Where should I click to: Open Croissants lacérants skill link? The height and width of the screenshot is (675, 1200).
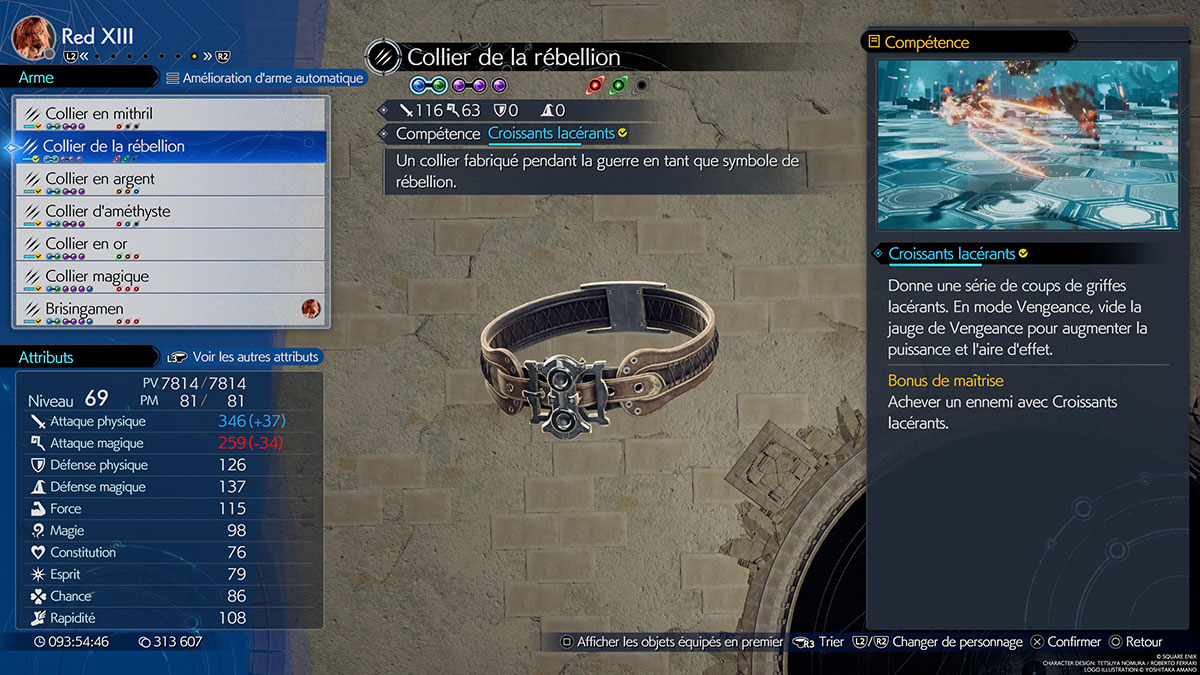[x=551, y=133]
